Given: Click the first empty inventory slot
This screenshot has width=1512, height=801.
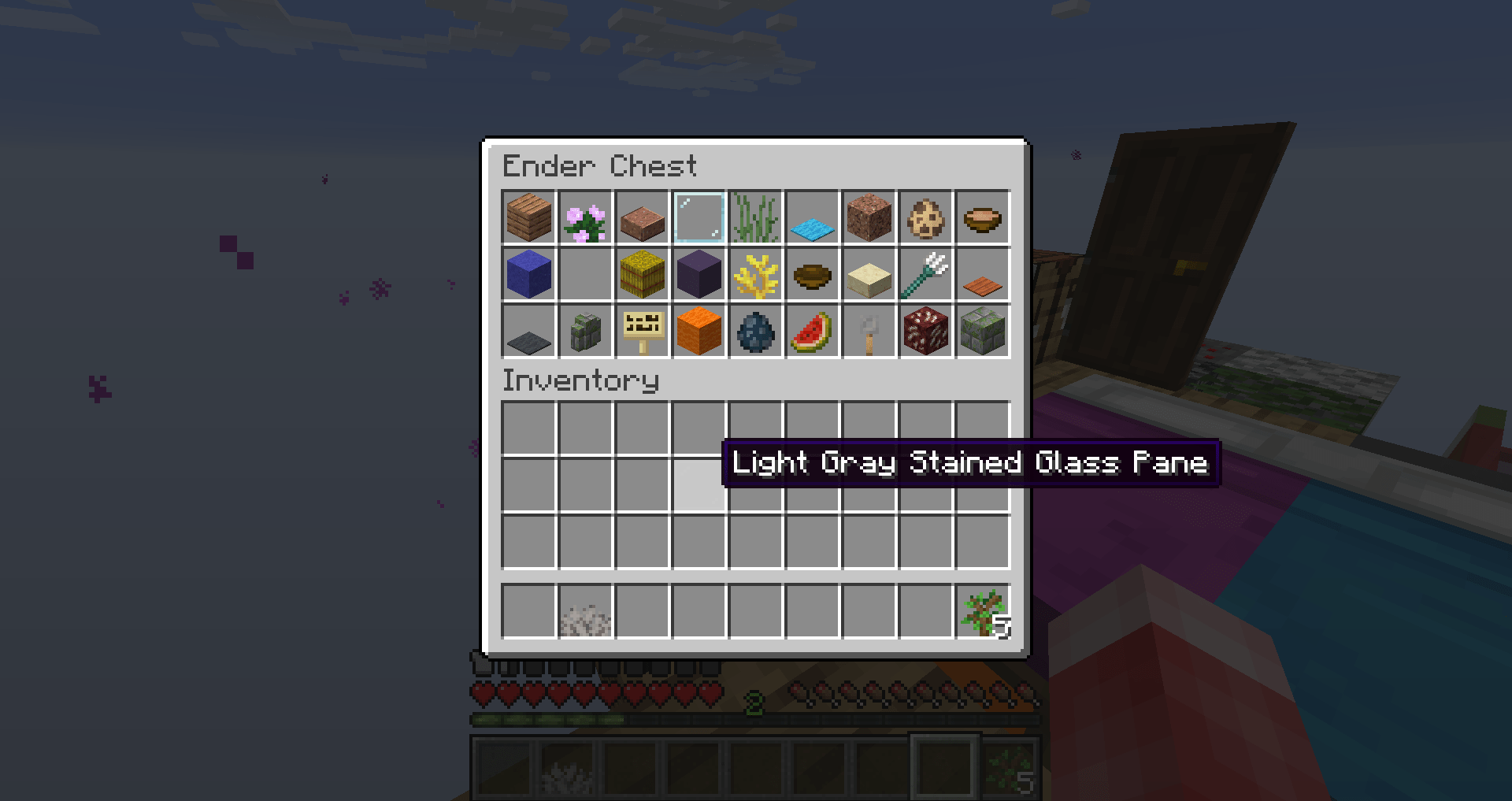Looking at the screenshot, I should tap(528, 426).
